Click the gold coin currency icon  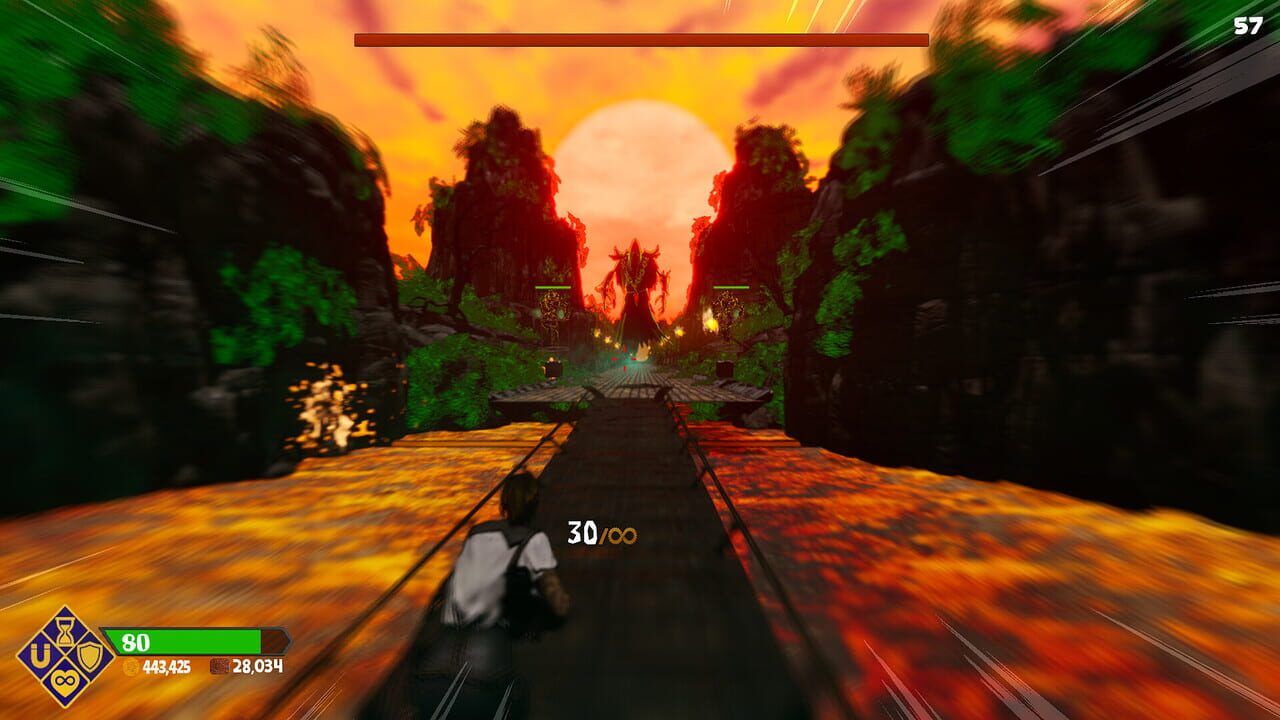(130, 666)
